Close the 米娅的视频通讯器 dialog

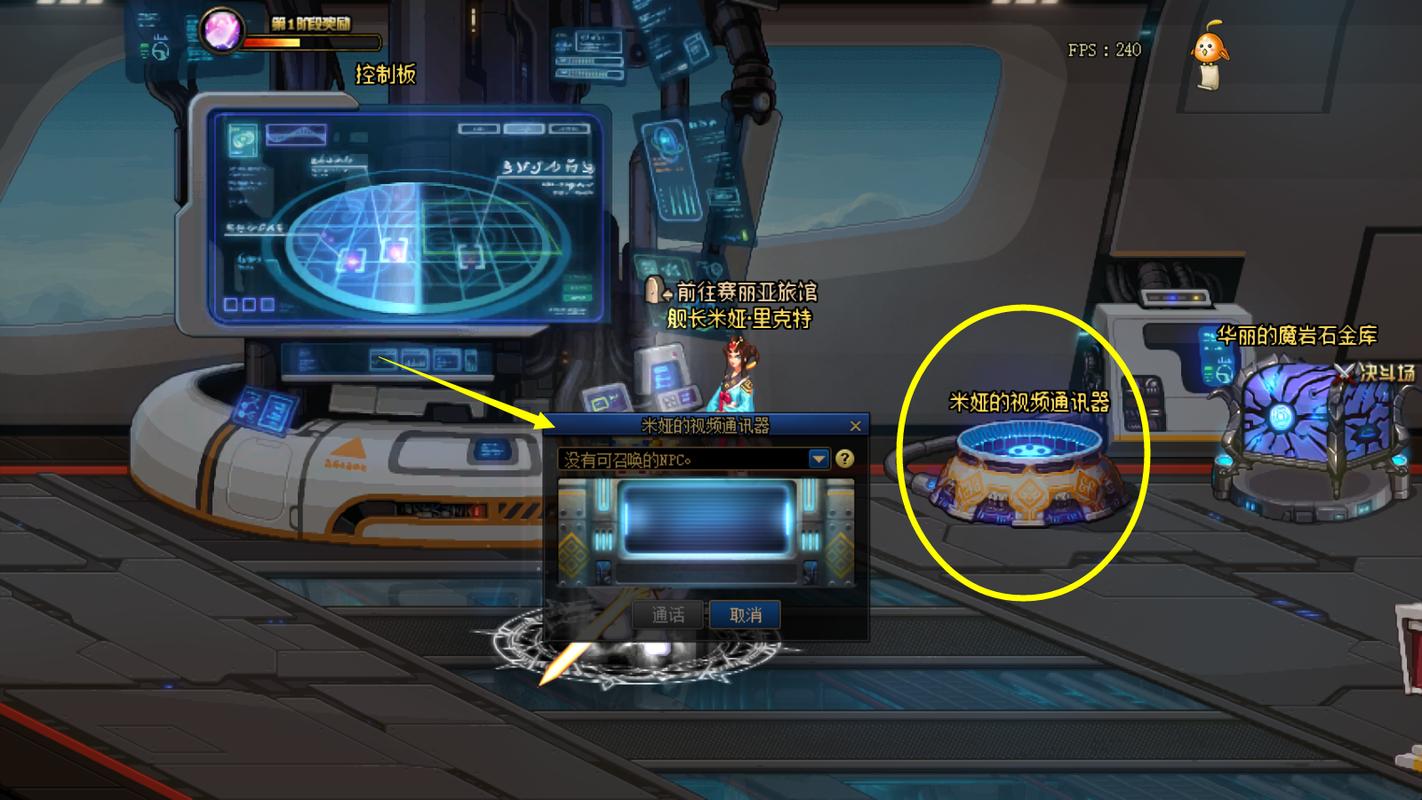[856, 426]
